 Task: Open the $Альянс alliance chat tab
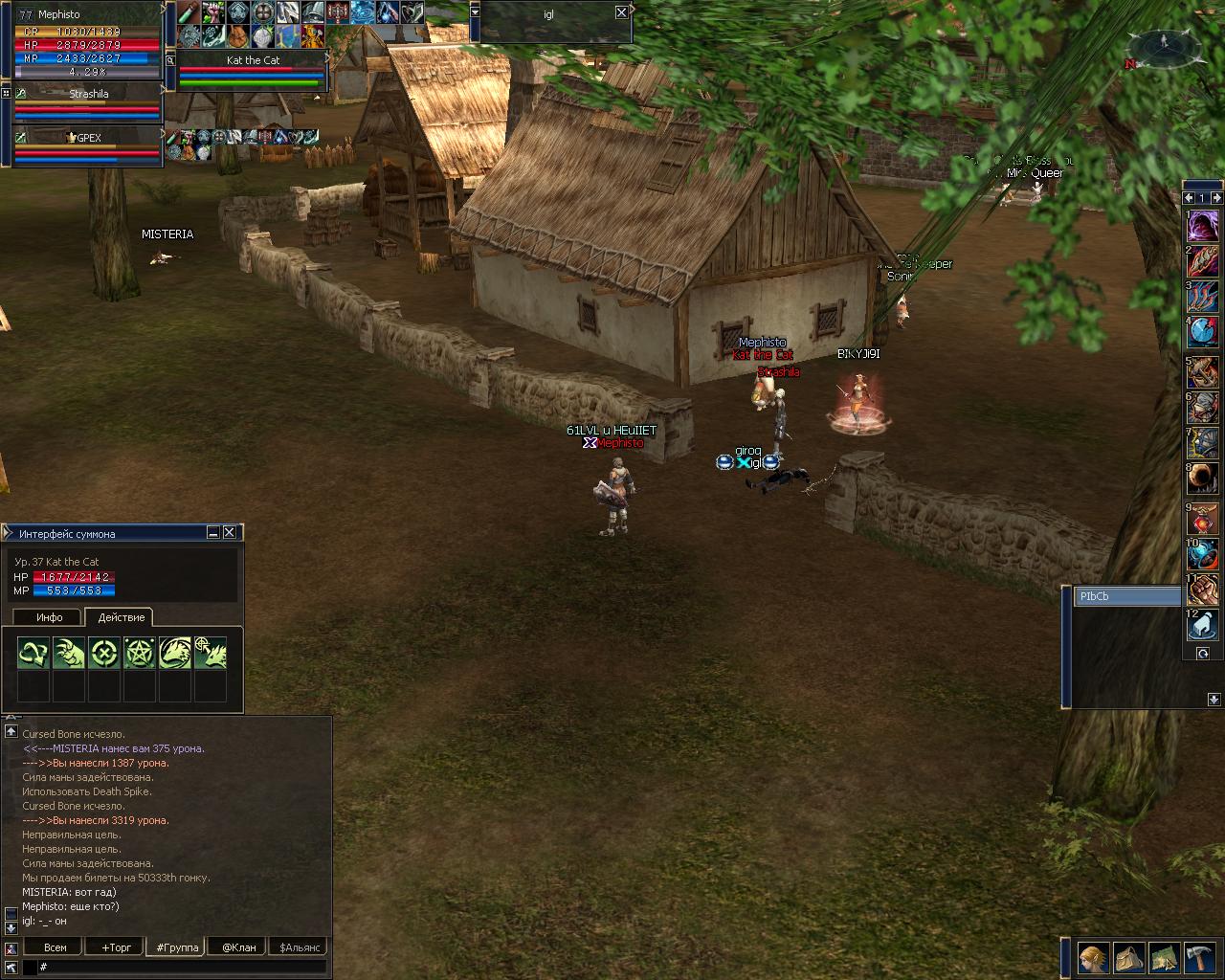click(x=298, y=947)
